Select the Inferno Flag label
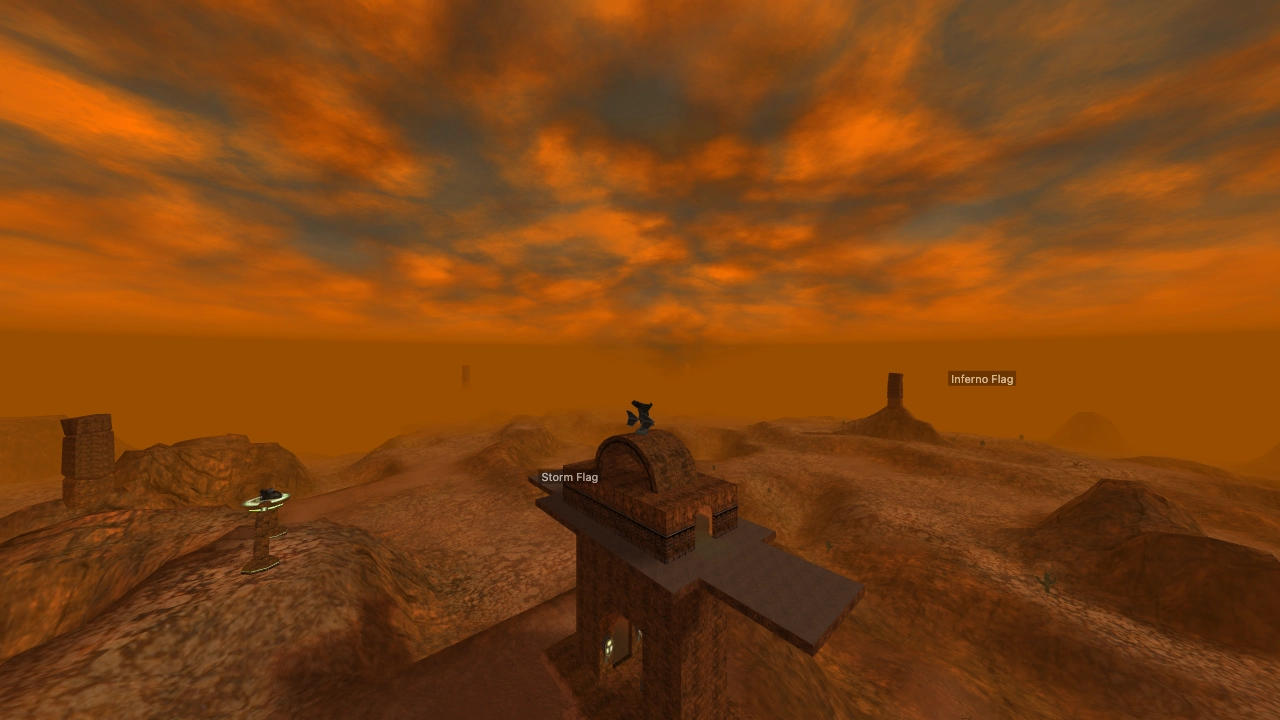This screenshot has height=720, width=1280. click(x=981, y=379)
